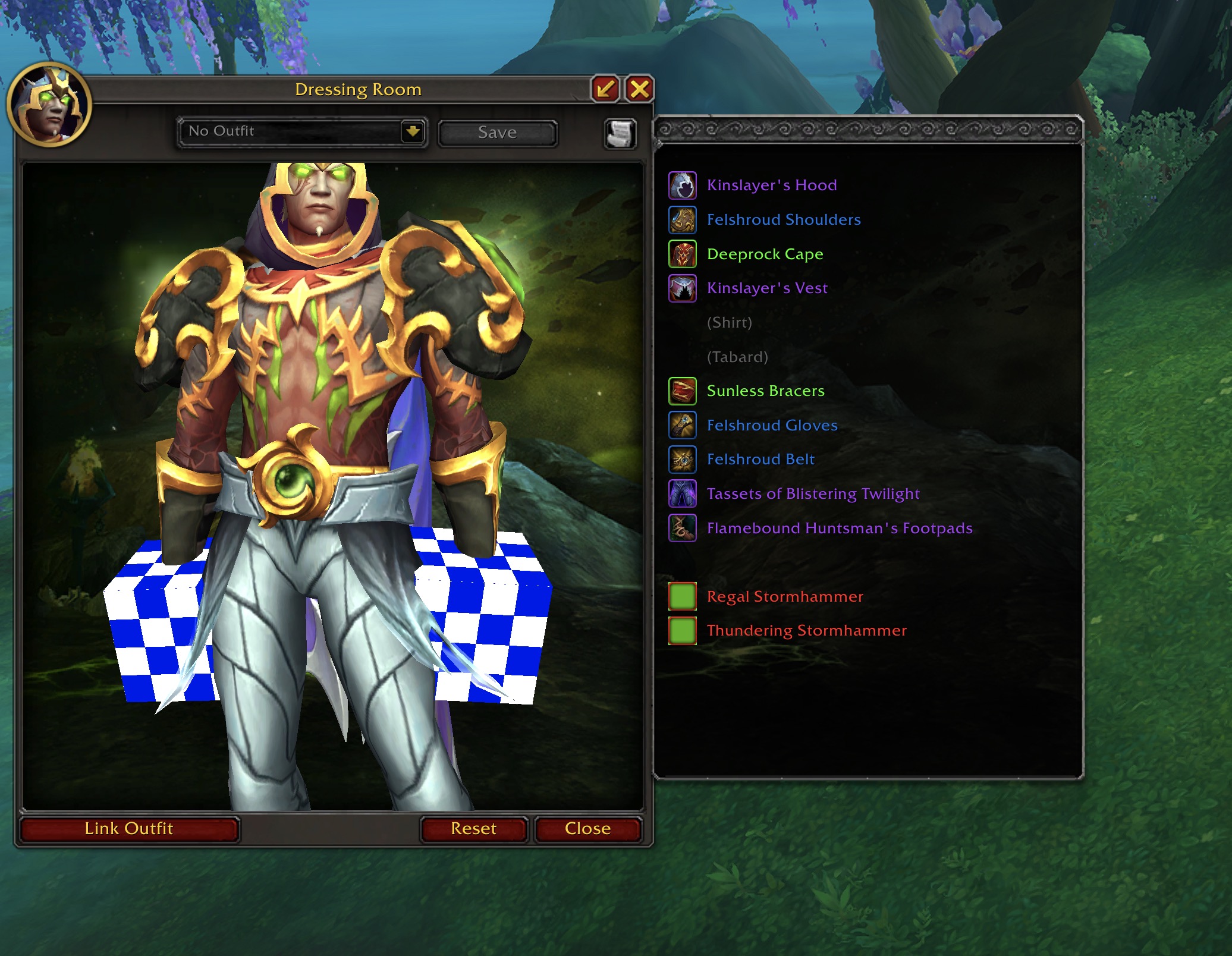This screenshot has height=956, width=1232.
Task: Choose the red Close button
Action: coord(587,829)
